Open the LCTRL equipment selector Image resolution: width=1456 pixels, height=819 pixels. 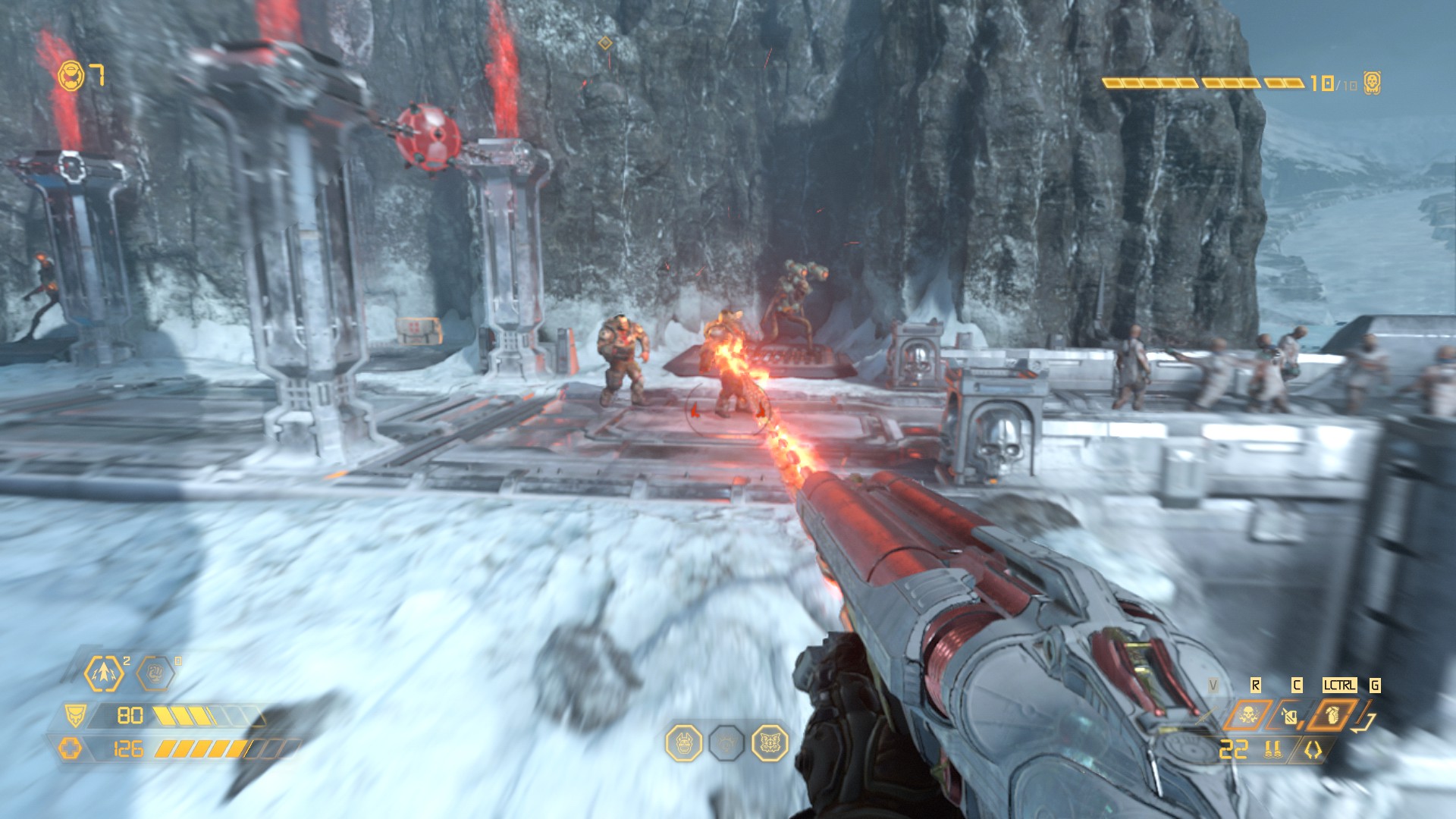point(1340,686)
